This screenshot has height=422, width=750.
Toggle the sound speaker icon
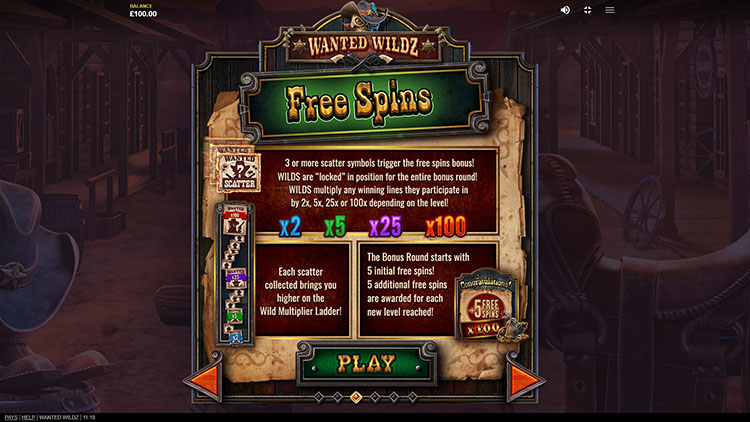coord(565,10)
